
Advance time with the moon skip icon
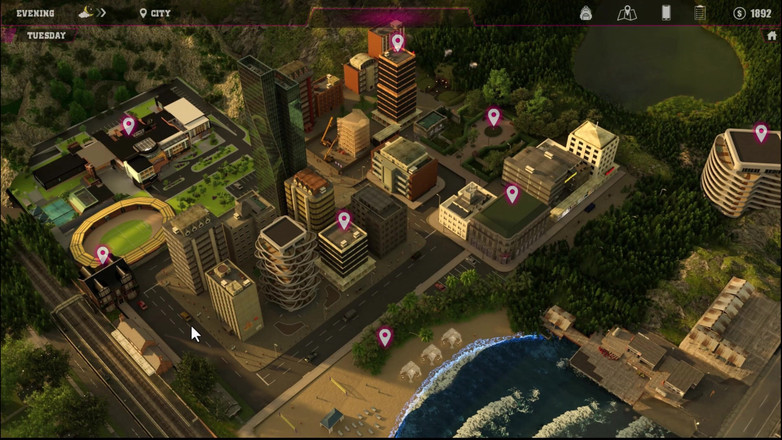[89, 13]
